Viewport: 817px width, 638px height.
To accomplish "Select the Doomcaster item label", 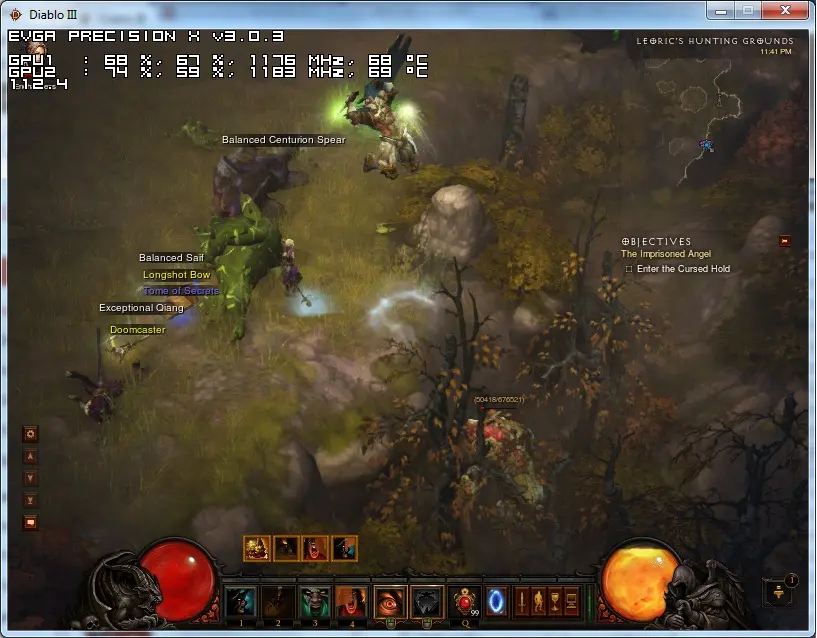I will pyautogui.click(x=138, y=330).
